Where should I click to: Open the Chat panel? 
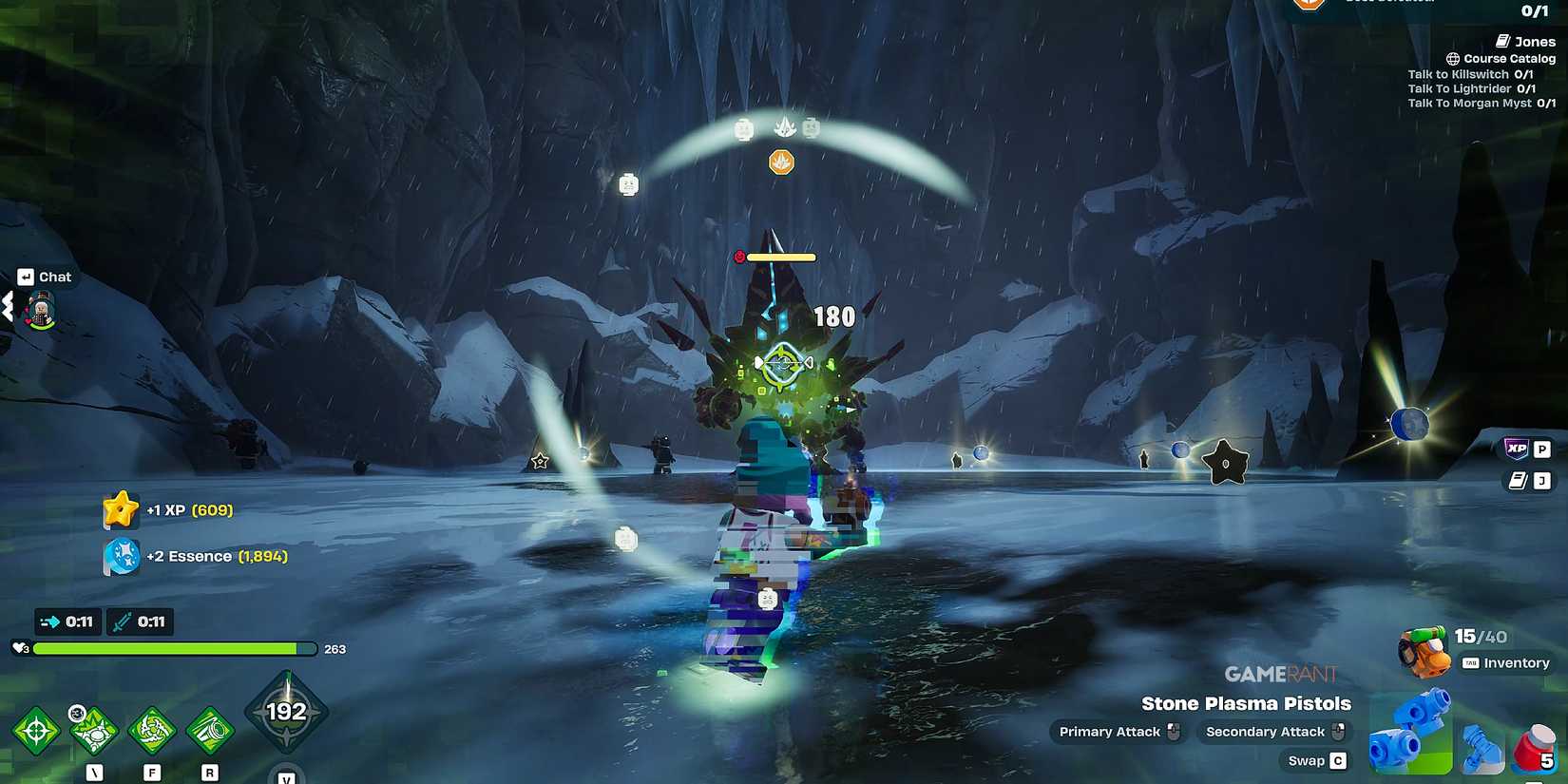(x=45, y=277)
